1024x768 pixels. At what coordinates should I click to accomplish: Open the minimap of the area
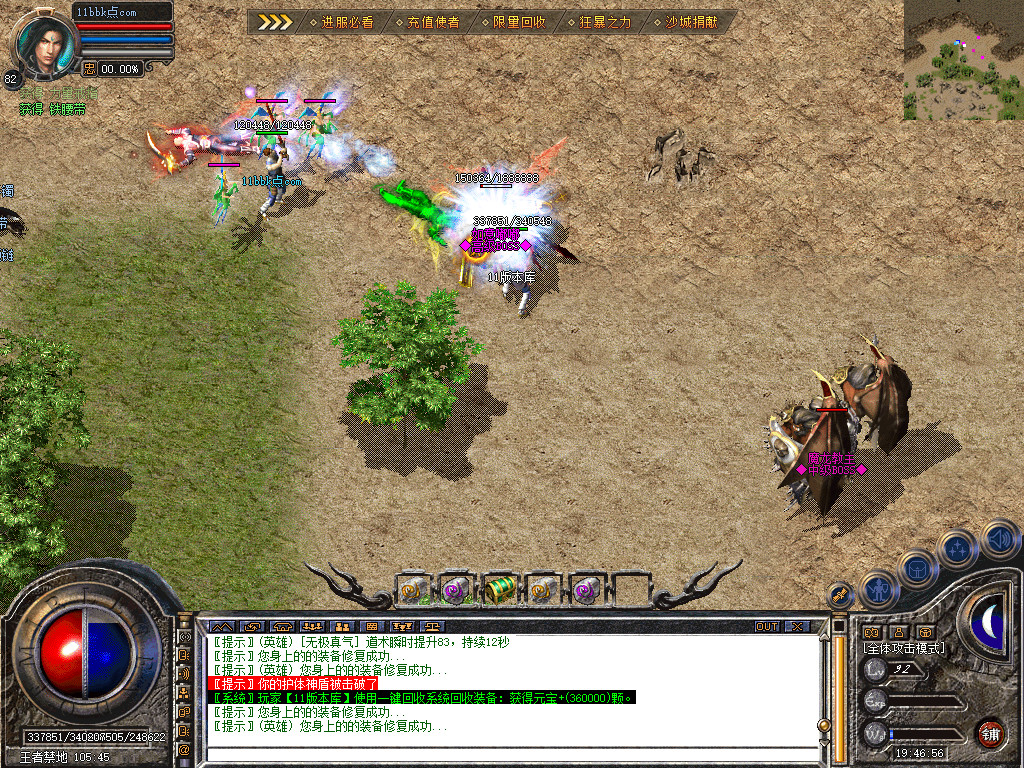coord(962,60)
